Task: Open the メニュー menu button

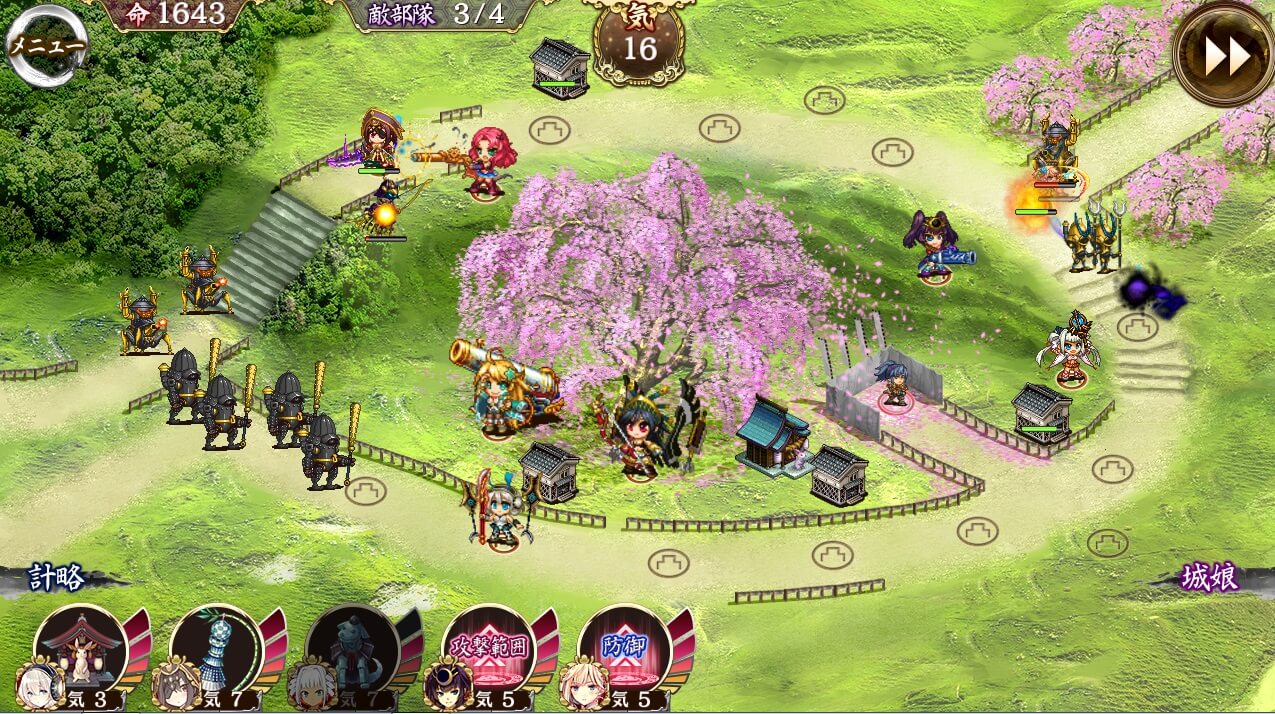Action: [46, 46]
